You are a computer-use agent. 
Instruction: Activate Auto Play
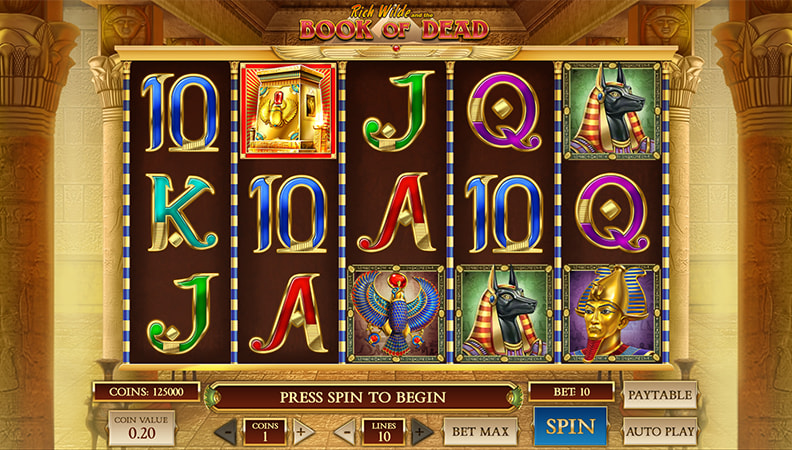[x=660, y=431]
